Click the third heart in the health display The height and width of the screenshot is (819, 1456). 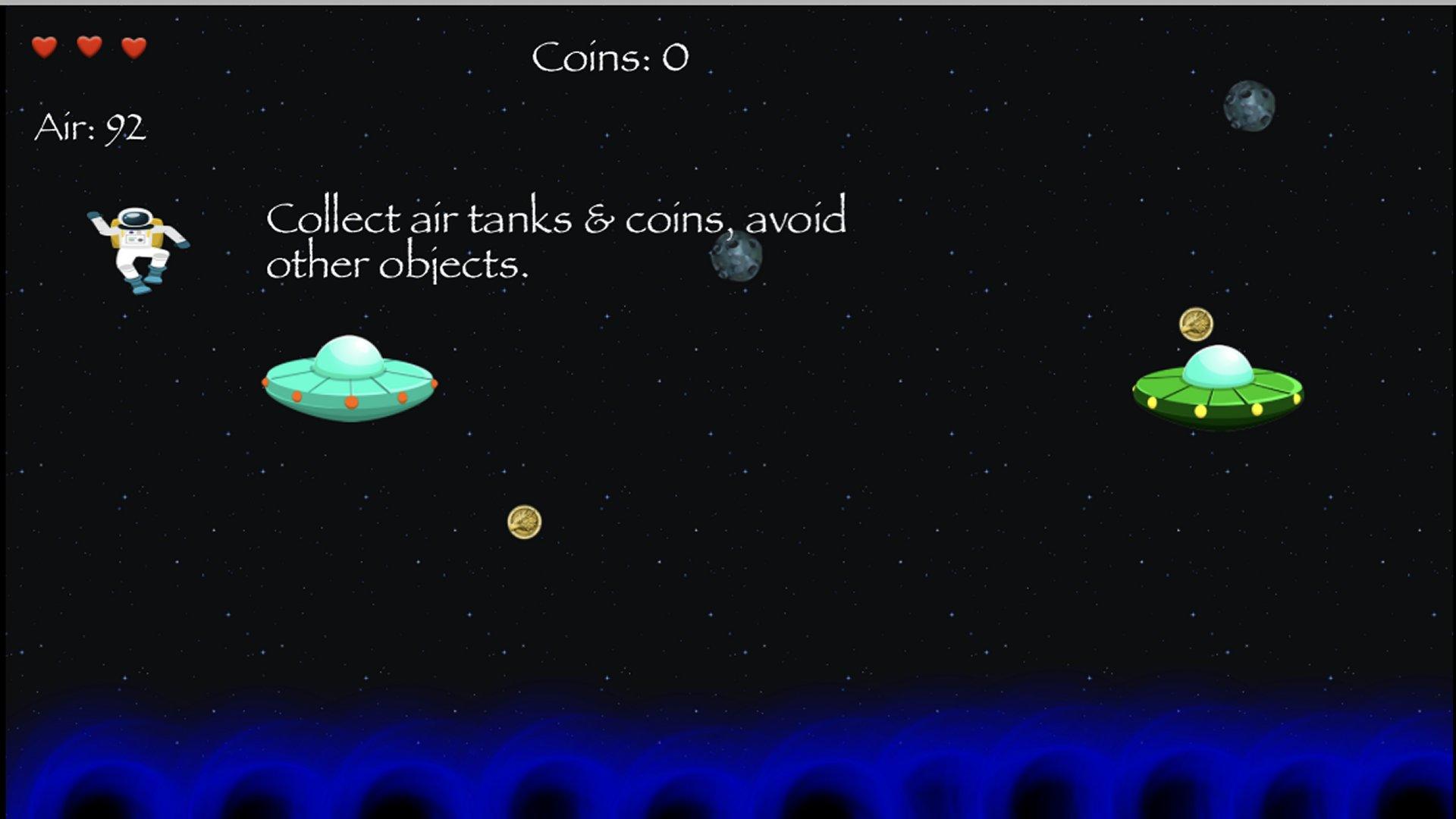tap(133, 48)
